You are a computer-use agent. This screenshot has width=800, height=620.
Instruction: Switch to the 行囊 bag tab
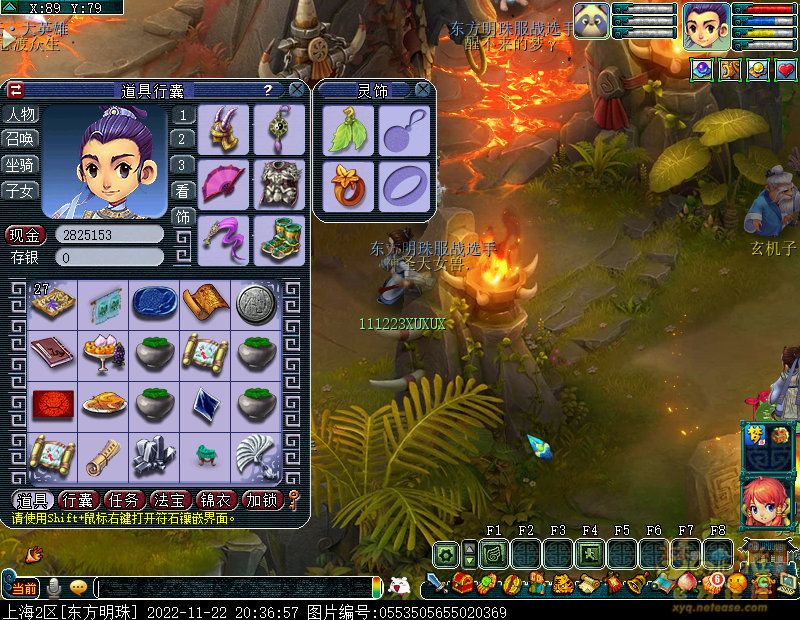[x=78, y=500]
